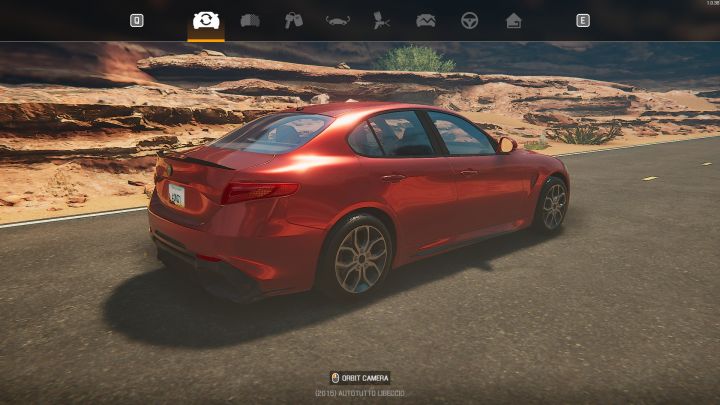
Task: Select the orbit camera car tab
Action: point(206,20)
